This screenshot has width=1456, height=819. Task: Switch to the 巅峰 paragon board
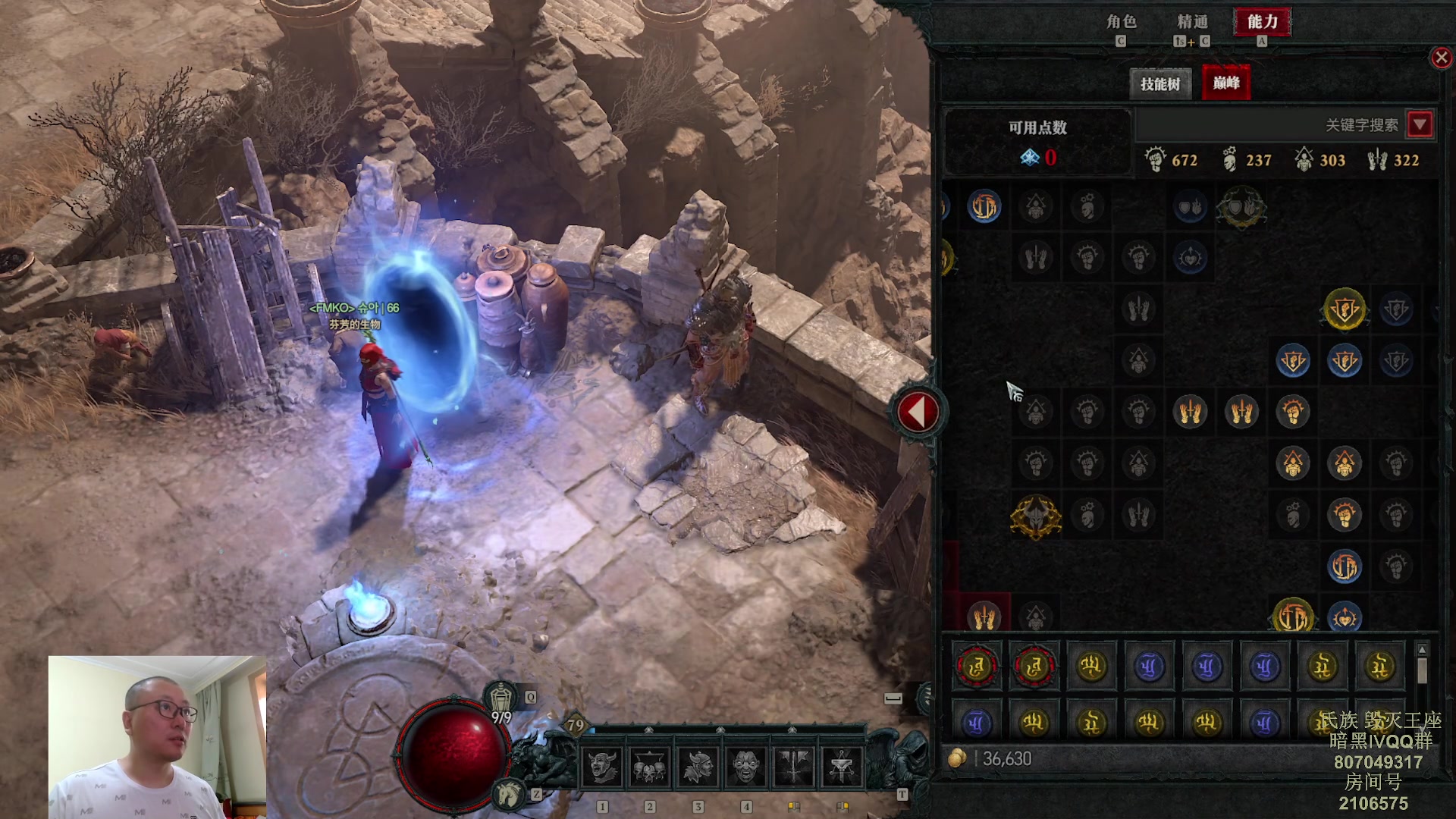click(1226, 83)
